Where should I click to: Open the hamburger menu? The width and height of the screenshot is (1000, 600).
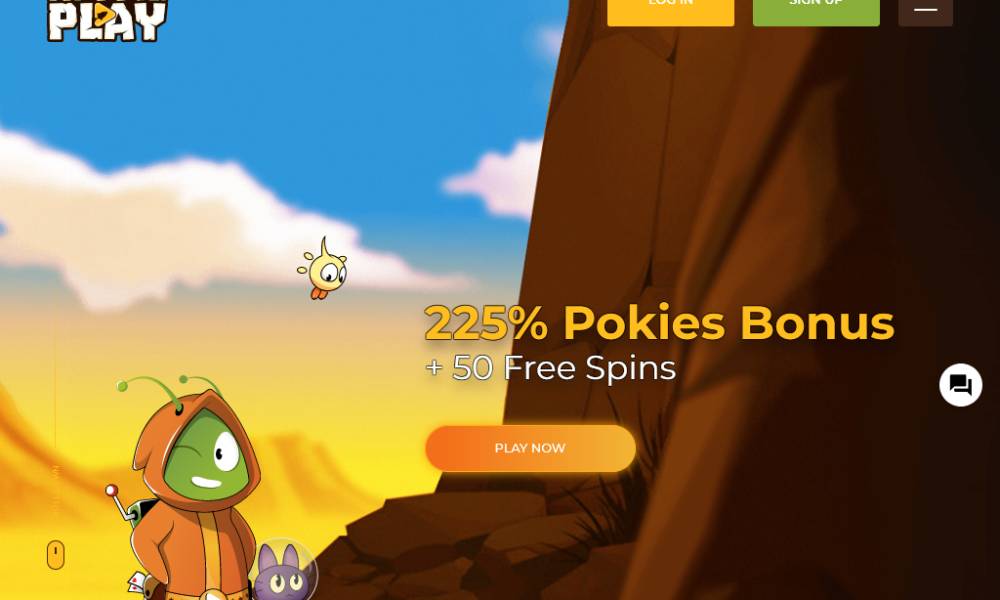pos(925,10)
